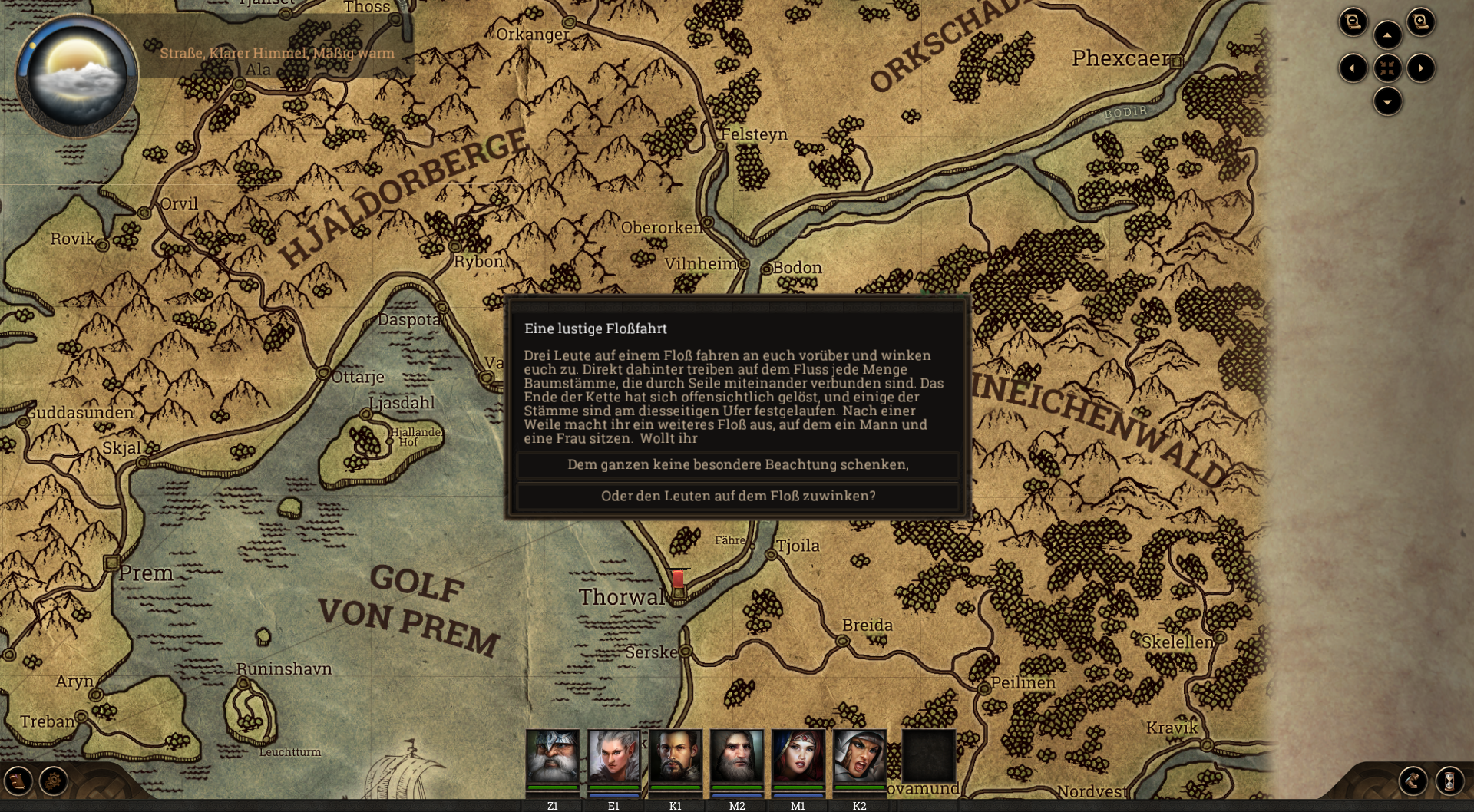This screenshot has width=1474, height=812.
Task: Zoom out the map with minus scroll
Action: (1353, 21)
